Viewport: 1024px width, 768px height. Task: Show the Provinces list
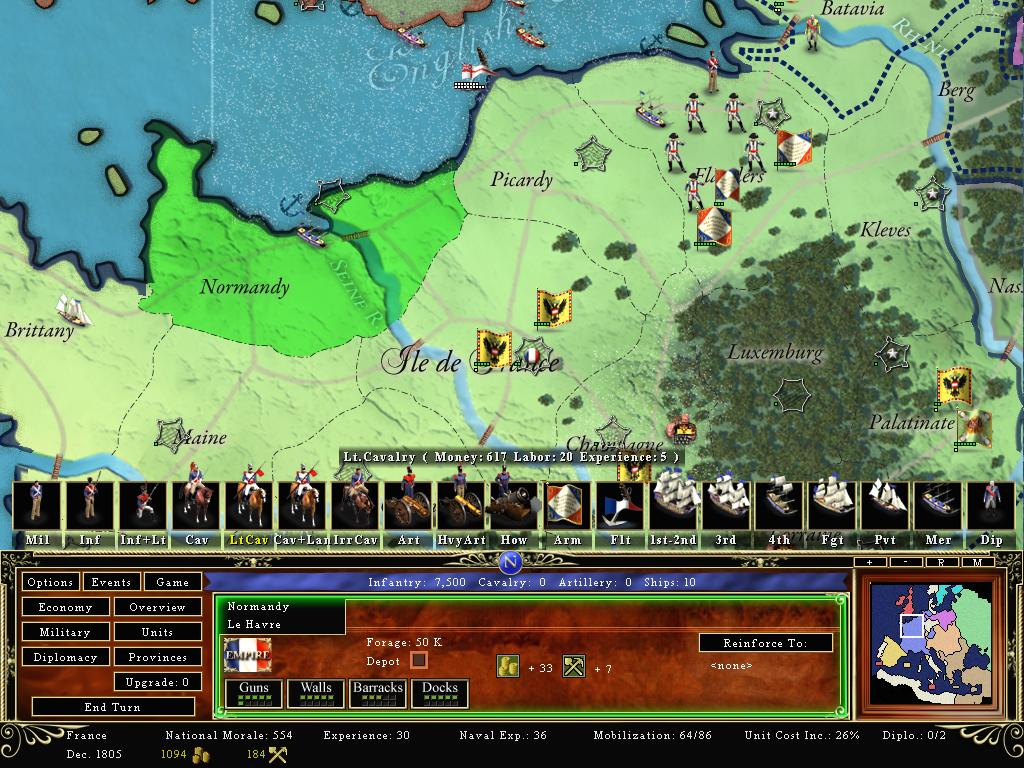tap(157, 657)
